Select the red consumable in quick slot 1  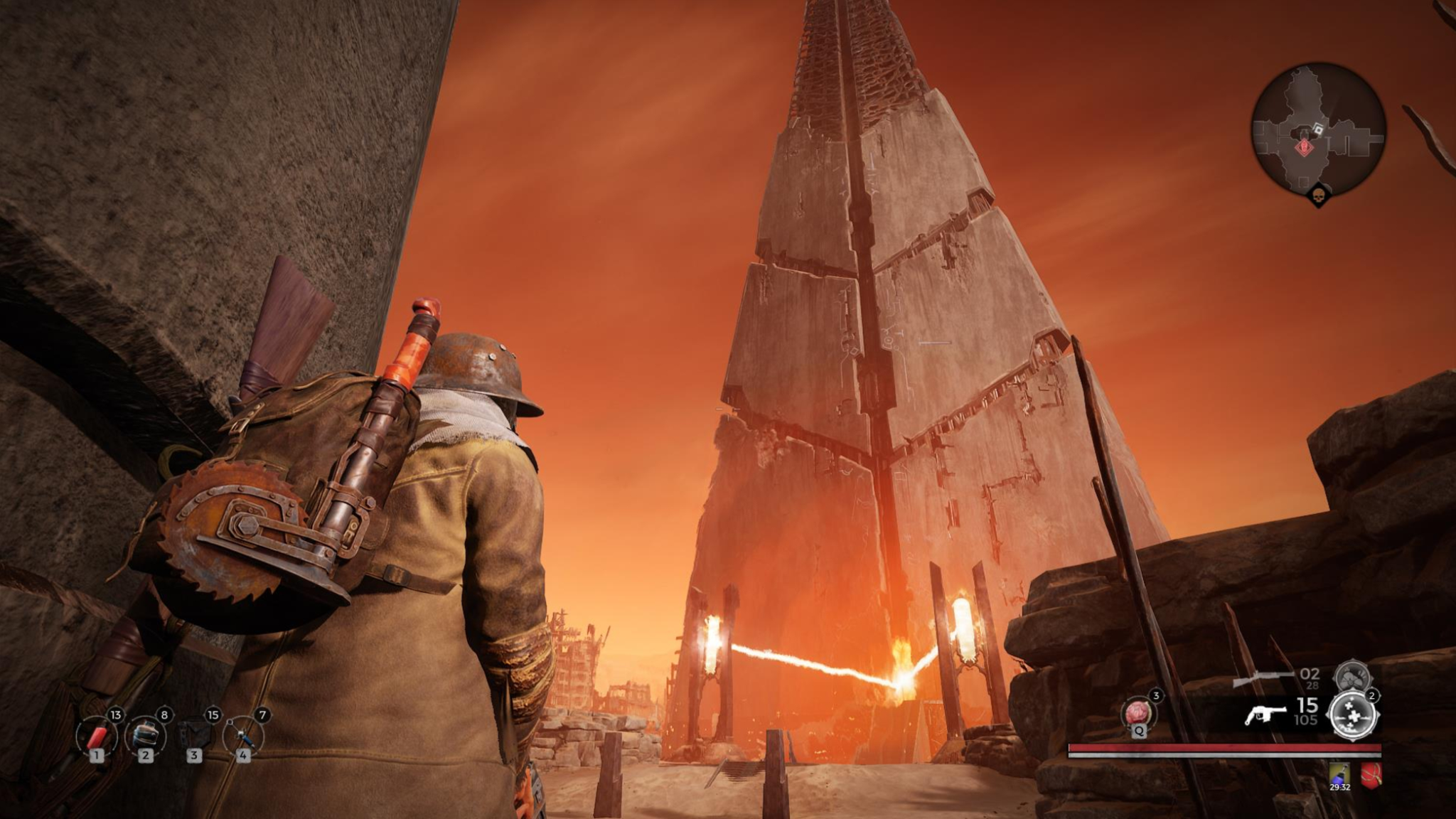tap(97, 734)
